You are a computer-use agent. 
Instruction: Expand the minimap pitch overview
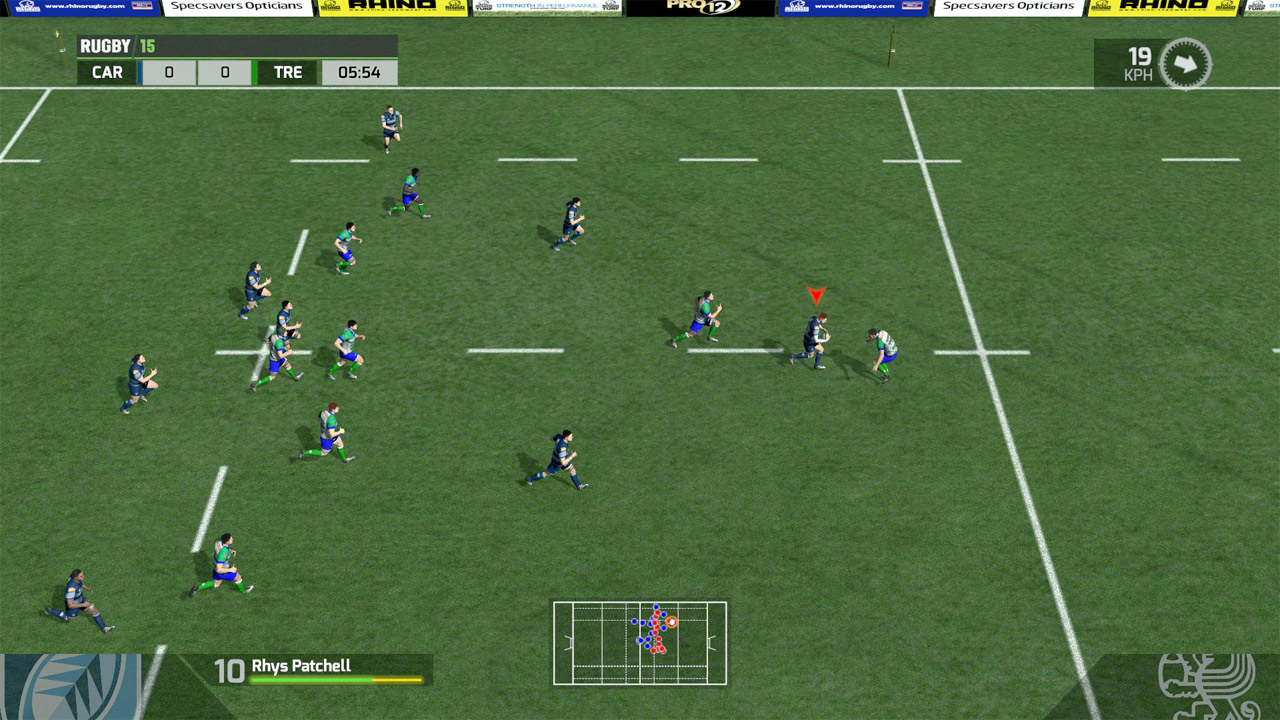tap(640, 643)
